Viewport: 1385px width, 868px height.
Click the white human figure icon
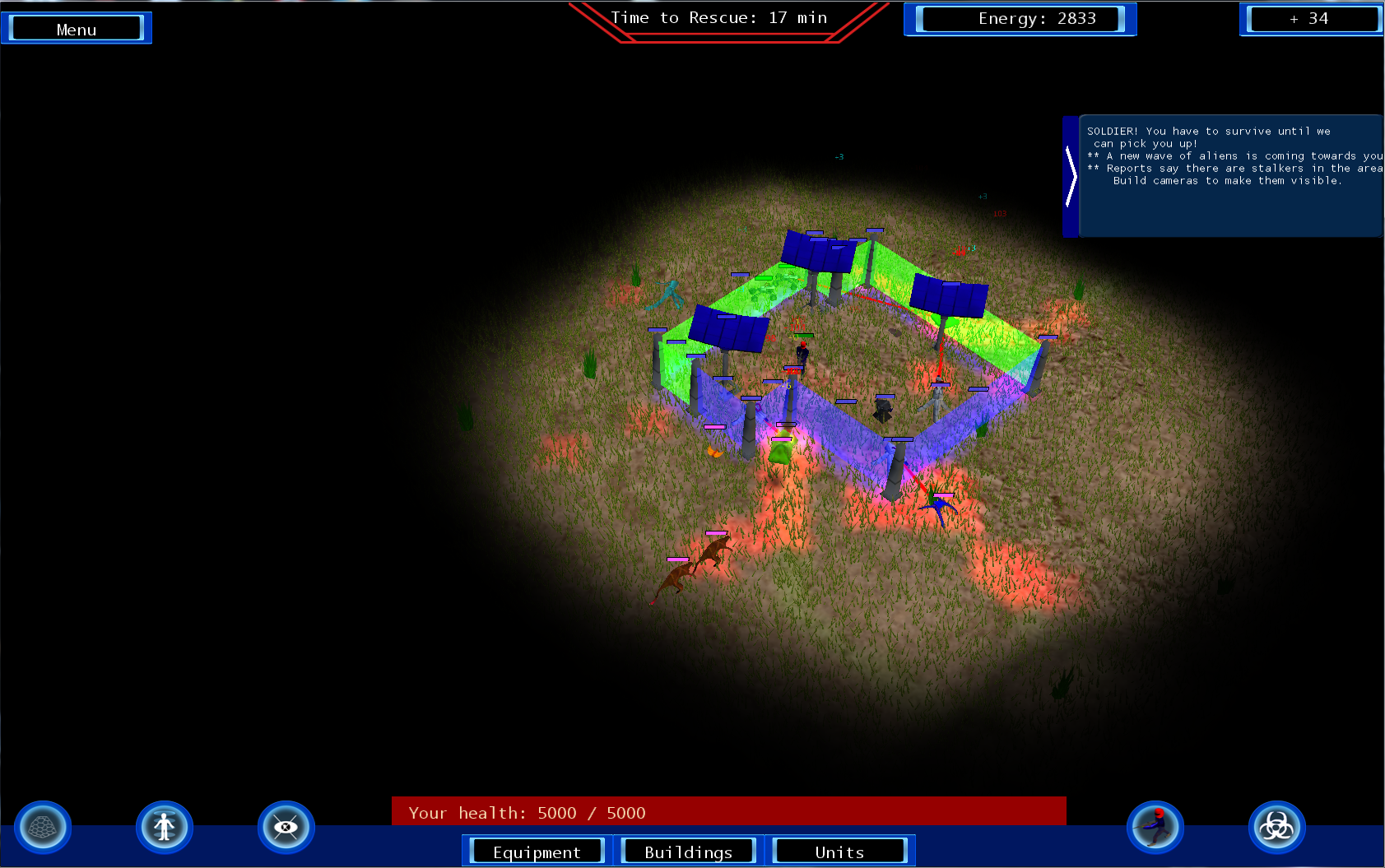point(165,827)
